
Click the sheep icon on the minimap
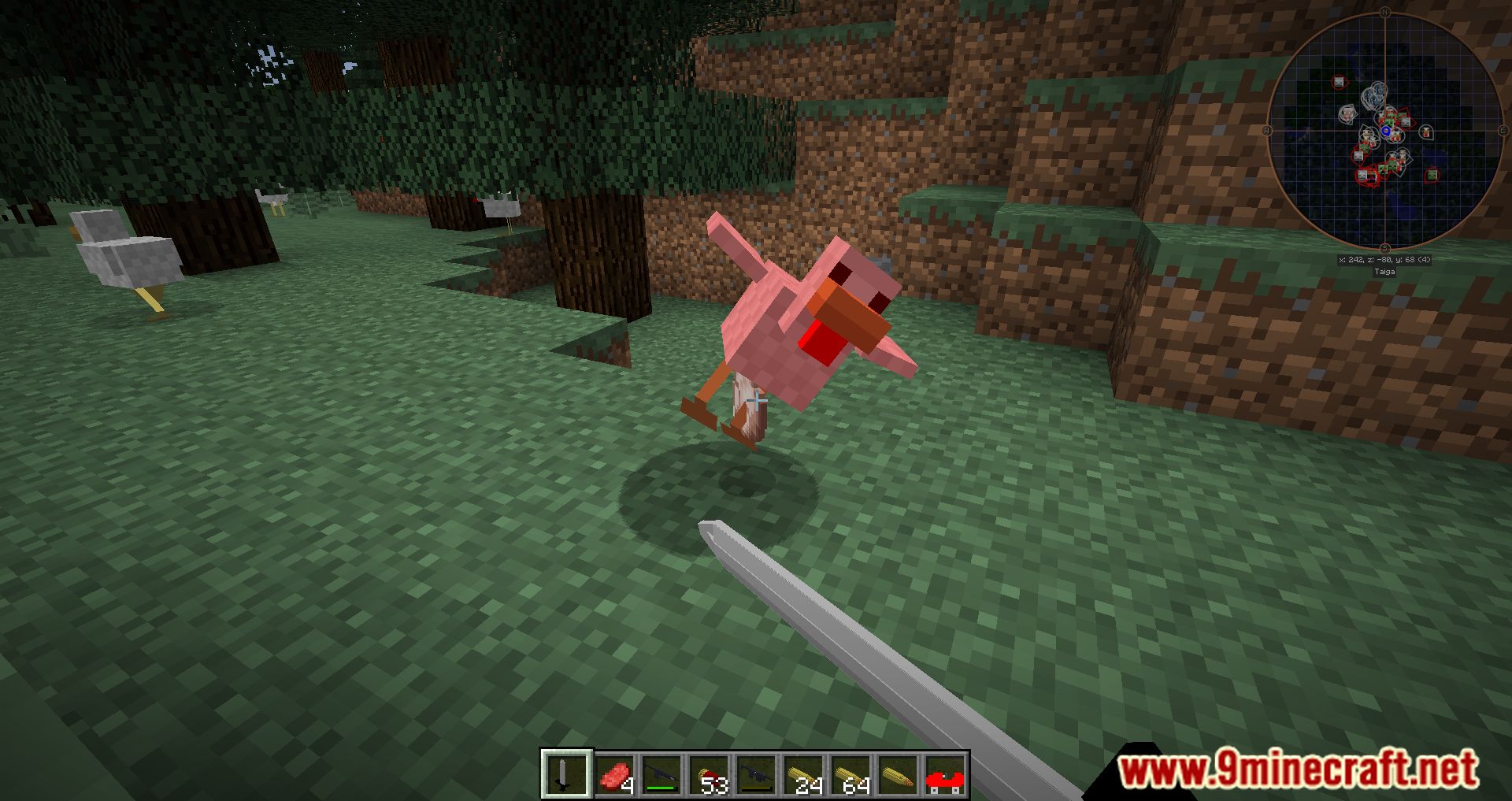point(1347,113)
